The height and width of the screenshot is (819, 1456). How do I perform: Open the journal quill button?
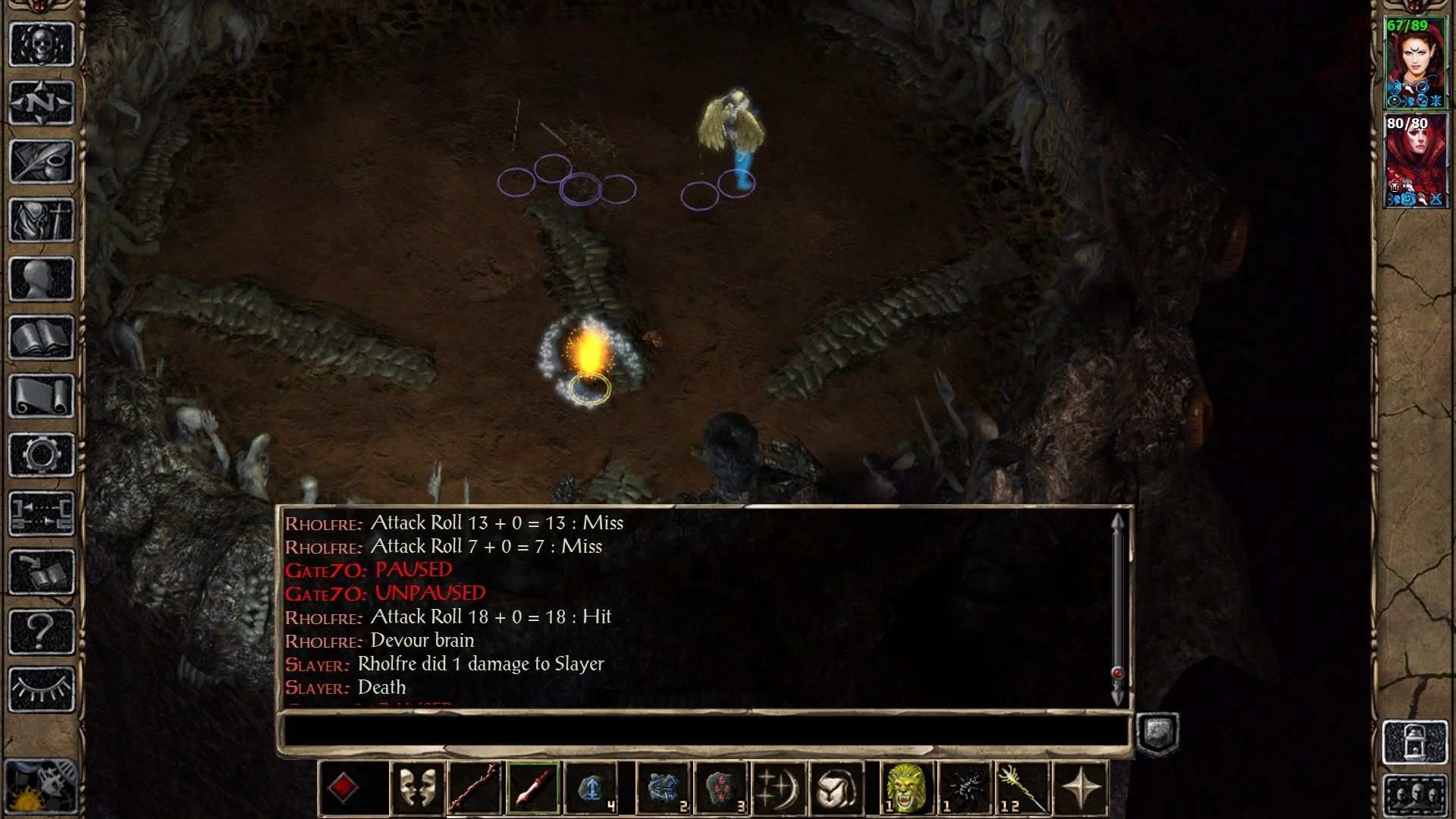[x=42, y=162]
